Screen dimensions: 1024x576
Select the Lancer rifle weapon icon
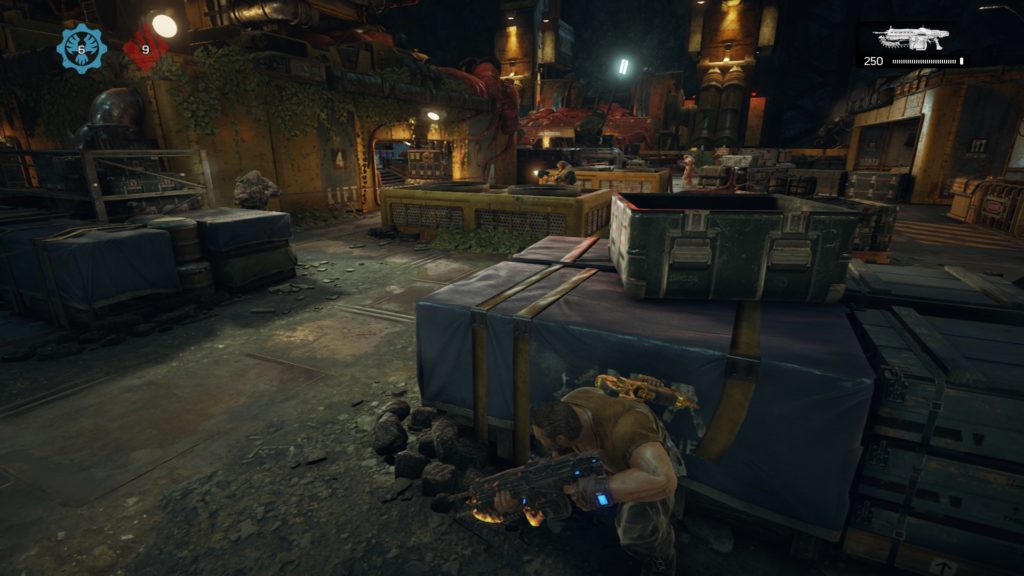910,38
